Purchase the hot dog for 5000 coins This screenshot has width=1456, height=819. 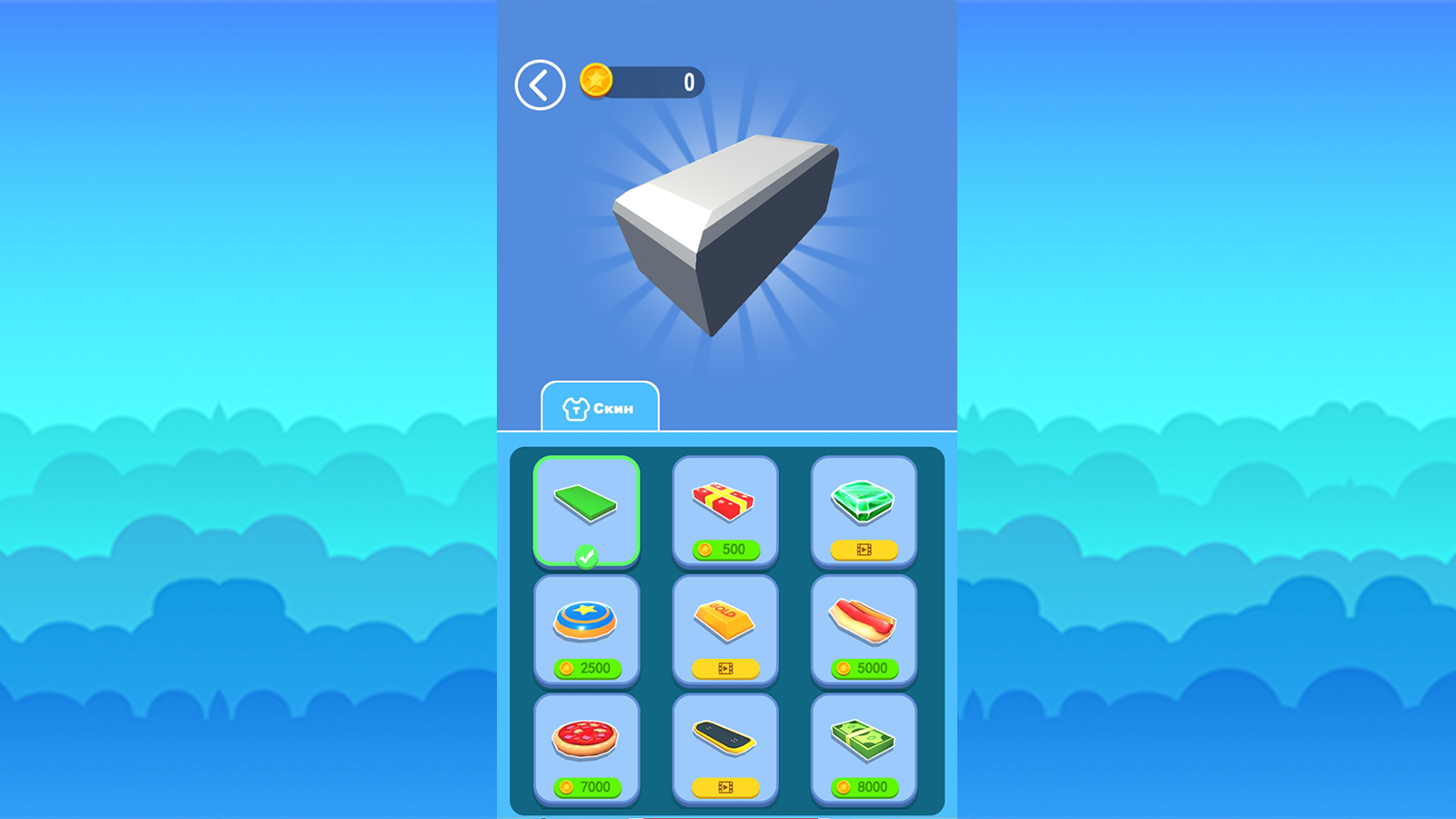[x=864, y=669]
